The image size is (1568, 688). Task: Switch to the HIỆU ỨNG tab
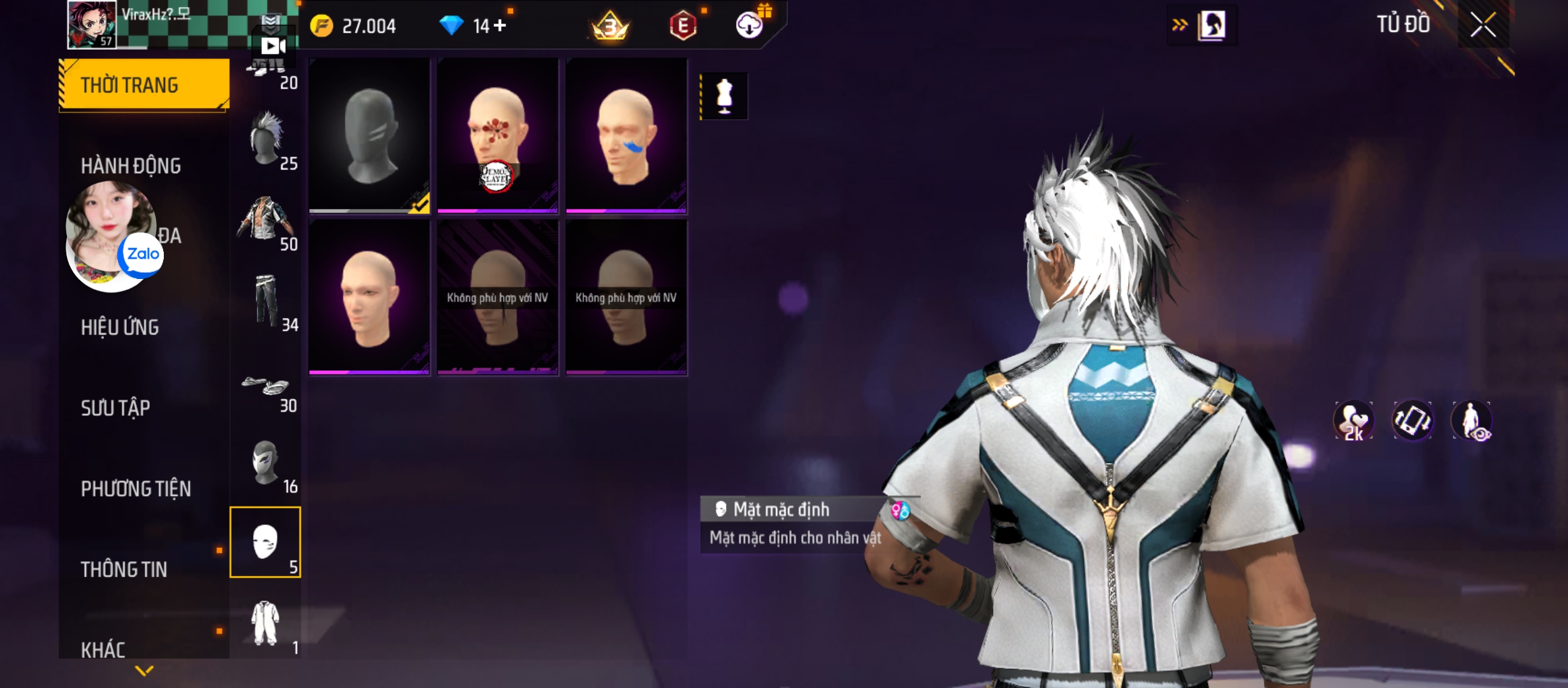click(120, 327)
